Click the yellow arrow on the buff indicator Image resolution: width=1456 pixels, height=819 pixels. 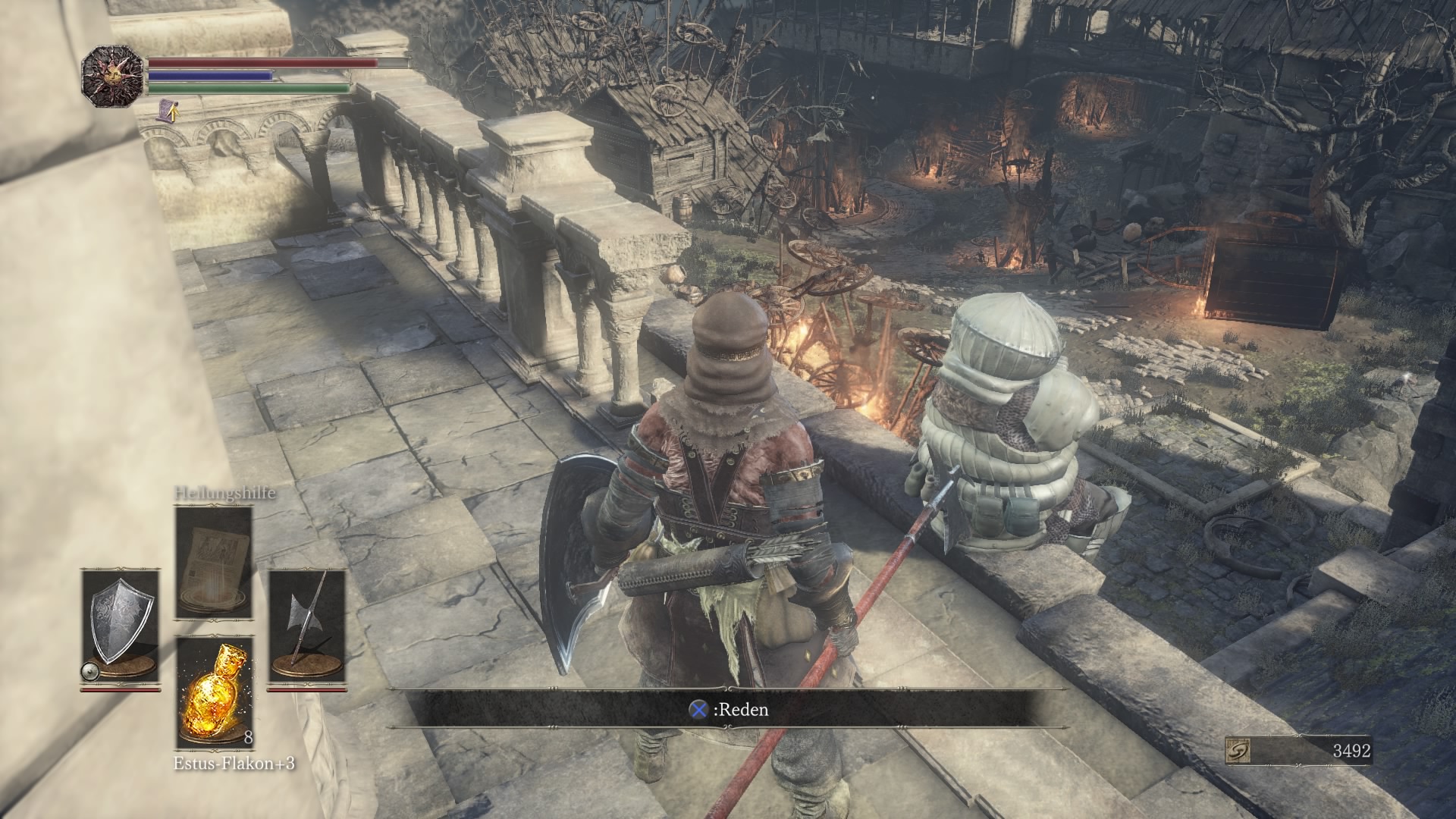click(x=174, y=115)
